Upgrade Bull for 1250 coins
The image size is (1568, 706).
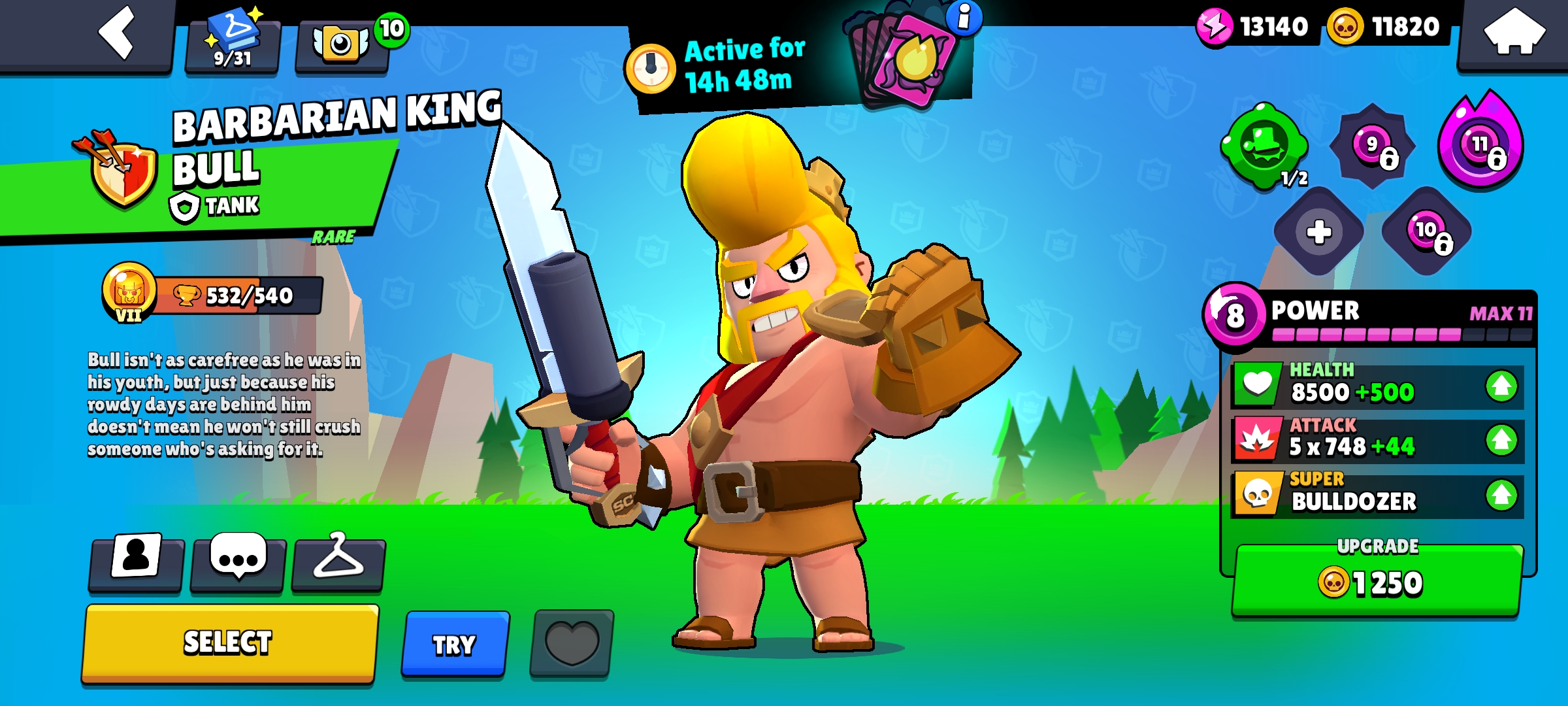pyautogui.click(x=1376, y=580)
